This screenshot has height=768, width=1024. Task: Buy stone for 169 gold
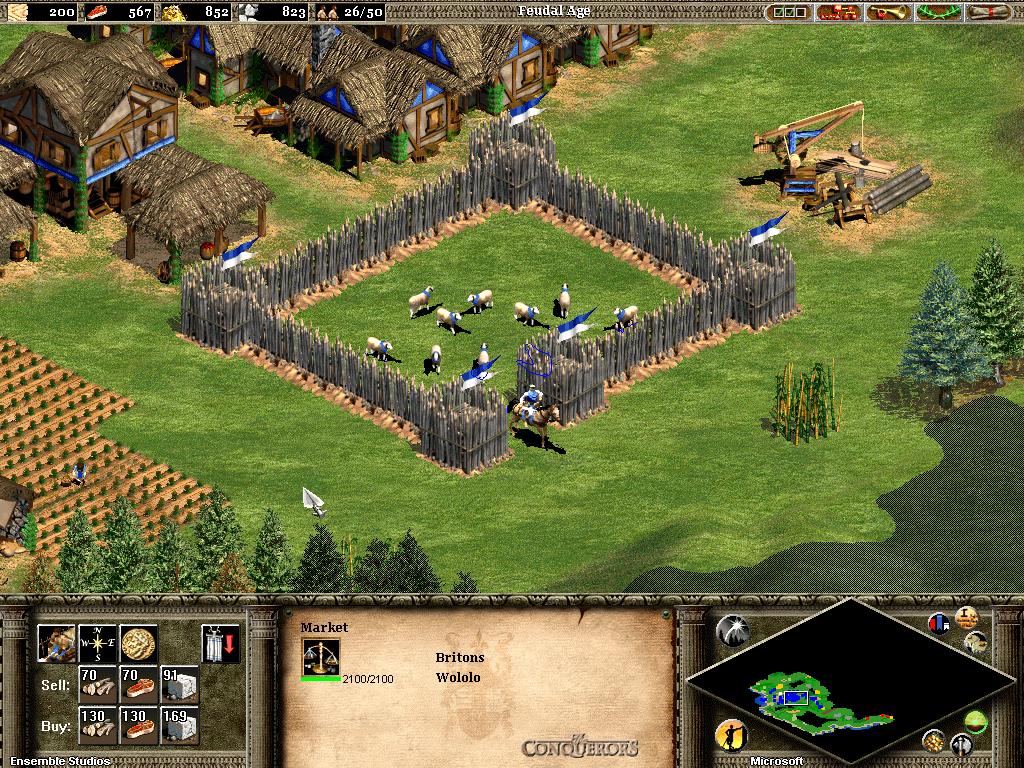pyautogui.click(x=179, y=726)
